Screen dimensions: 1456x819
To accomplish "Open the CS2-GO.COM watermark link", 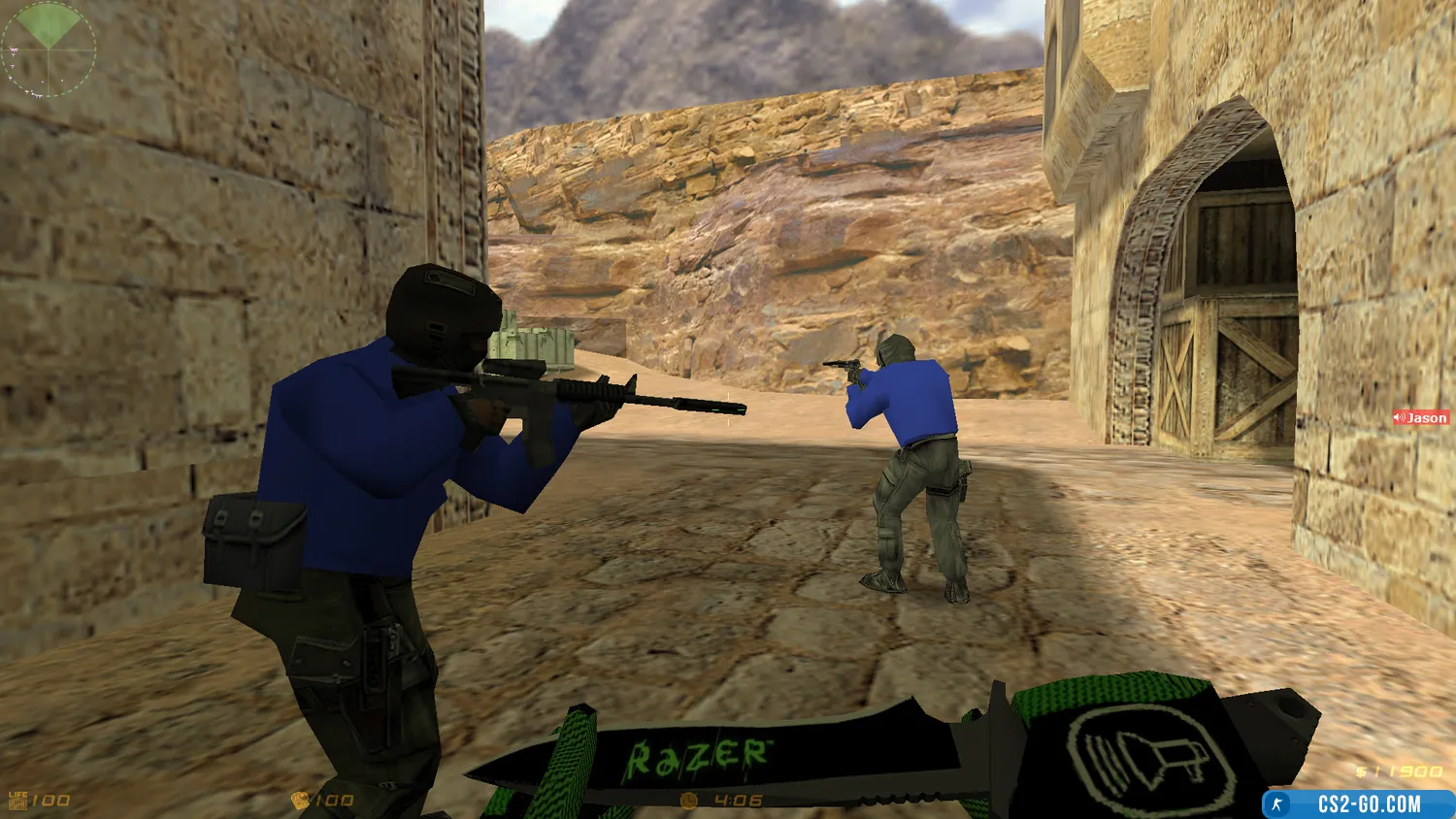I will pos(1359,804).
